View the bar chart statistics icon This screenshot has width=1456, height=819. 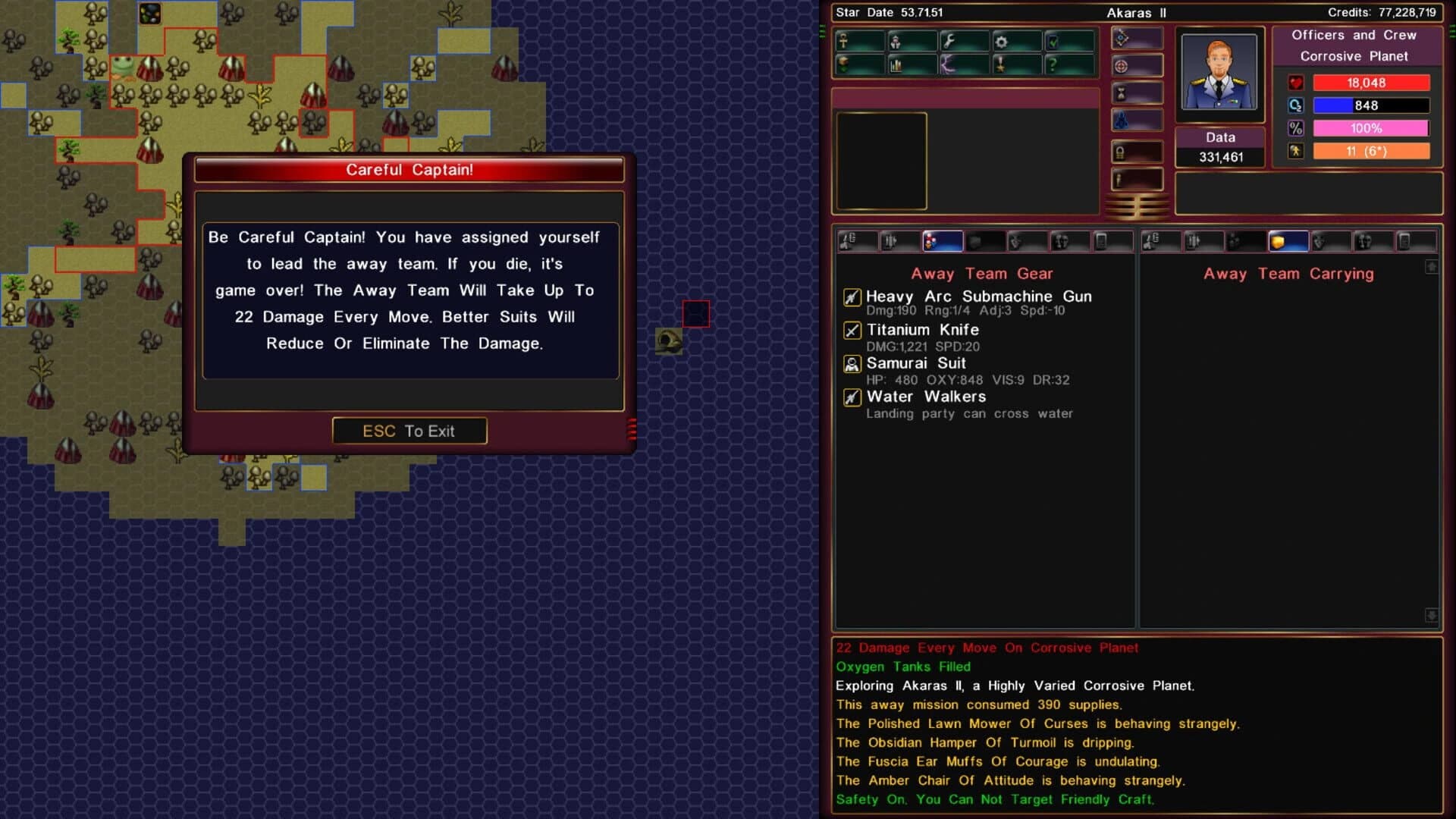[x=896, y=65]
